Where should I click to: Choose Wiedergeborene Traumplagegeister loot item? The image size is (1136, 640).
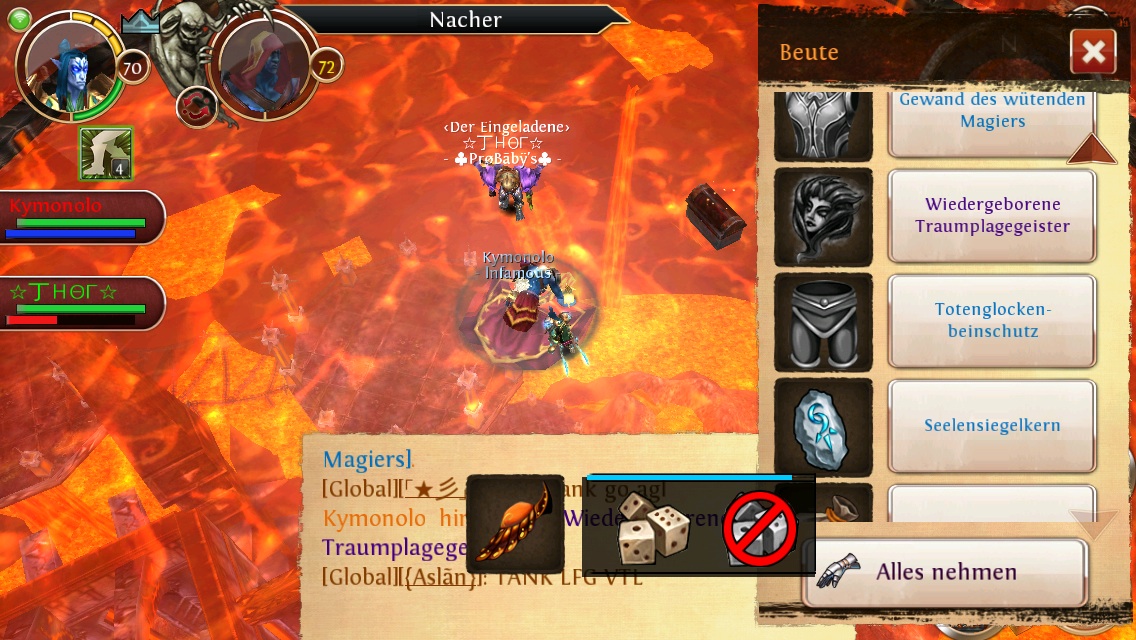click(x=992, y=215)
